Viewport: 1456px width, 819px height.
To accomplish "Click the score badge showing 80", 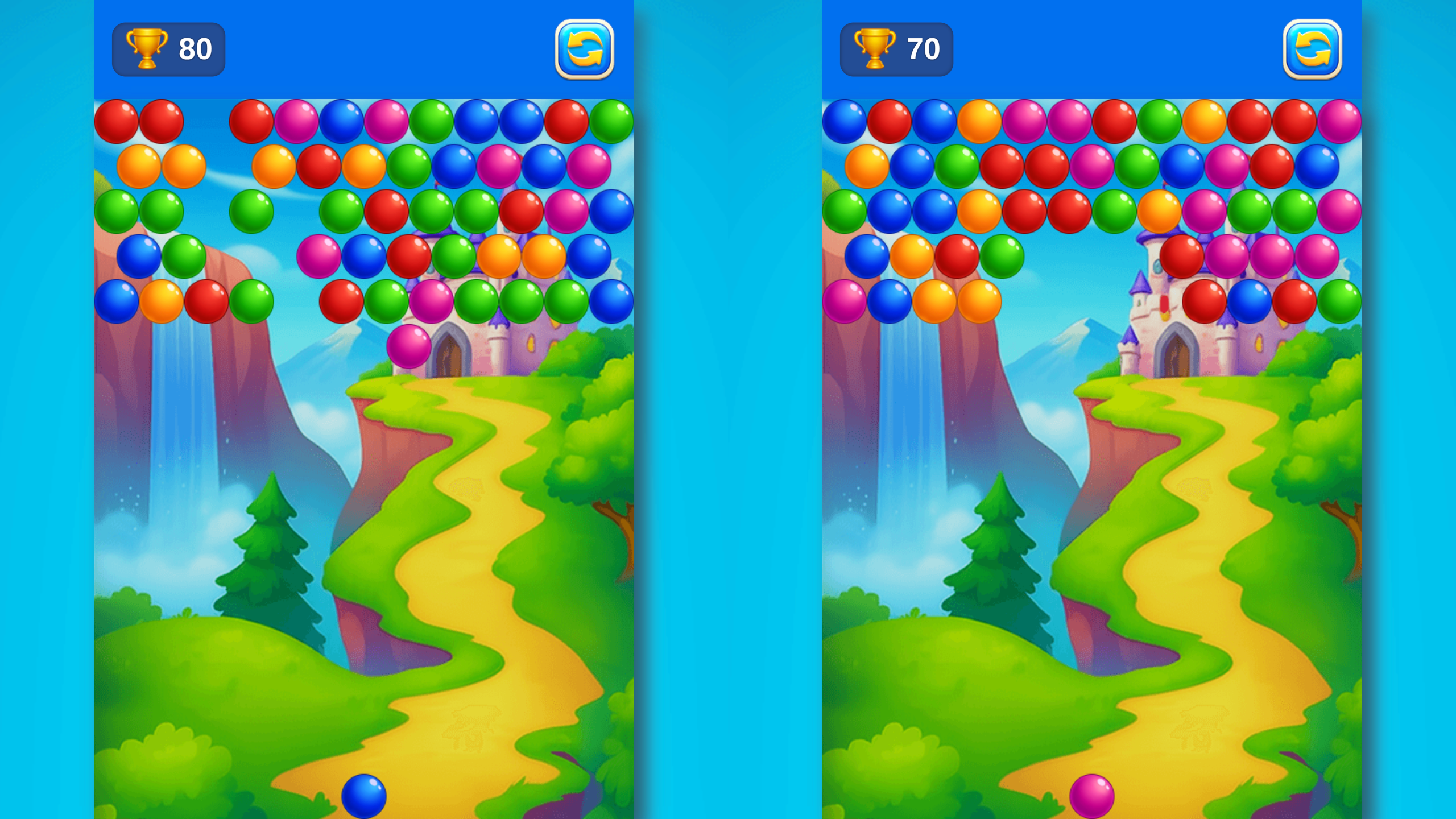I will pos(168,50).
